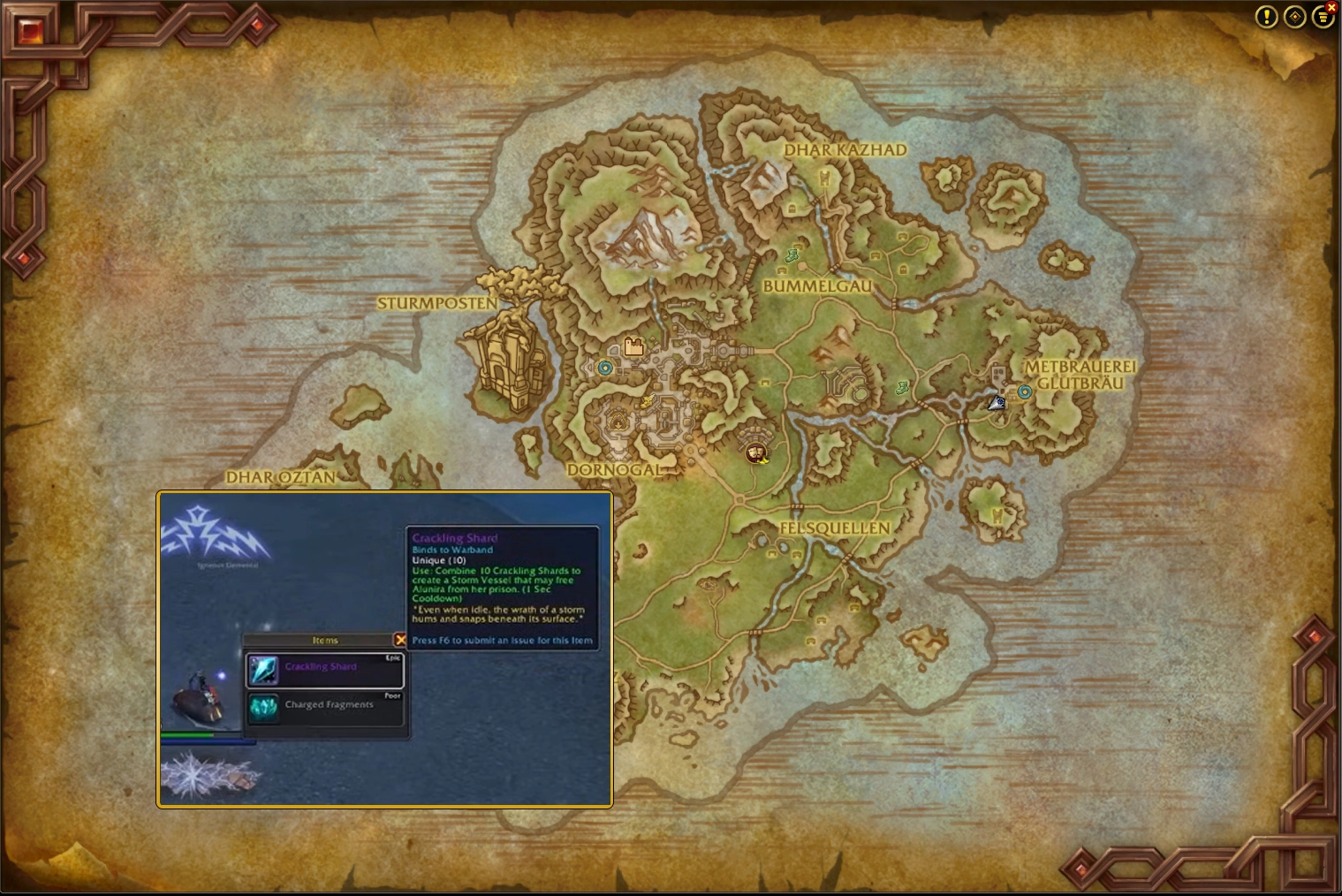Open the Crackling Shard loot screenshot inset
The width and height of the screenshot is (1342, 896).
(x=384, y=649)
